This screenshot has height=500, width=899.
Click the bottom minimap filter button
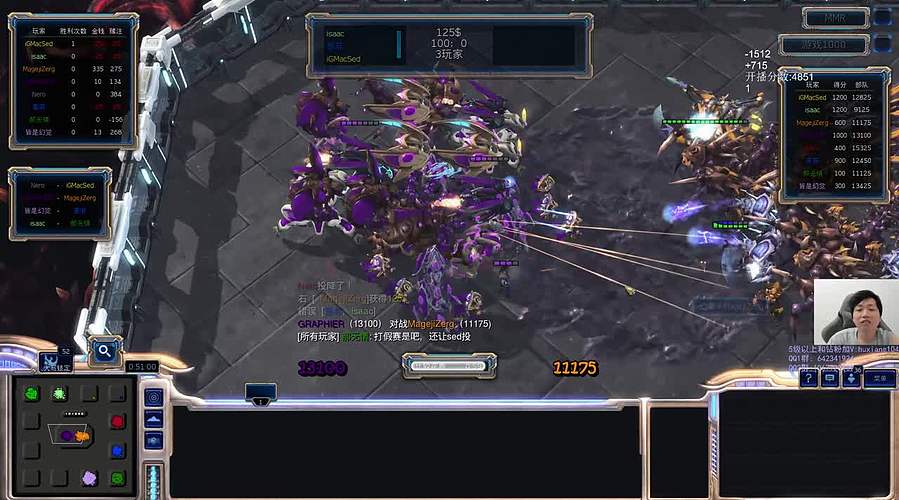coord(154,441)
